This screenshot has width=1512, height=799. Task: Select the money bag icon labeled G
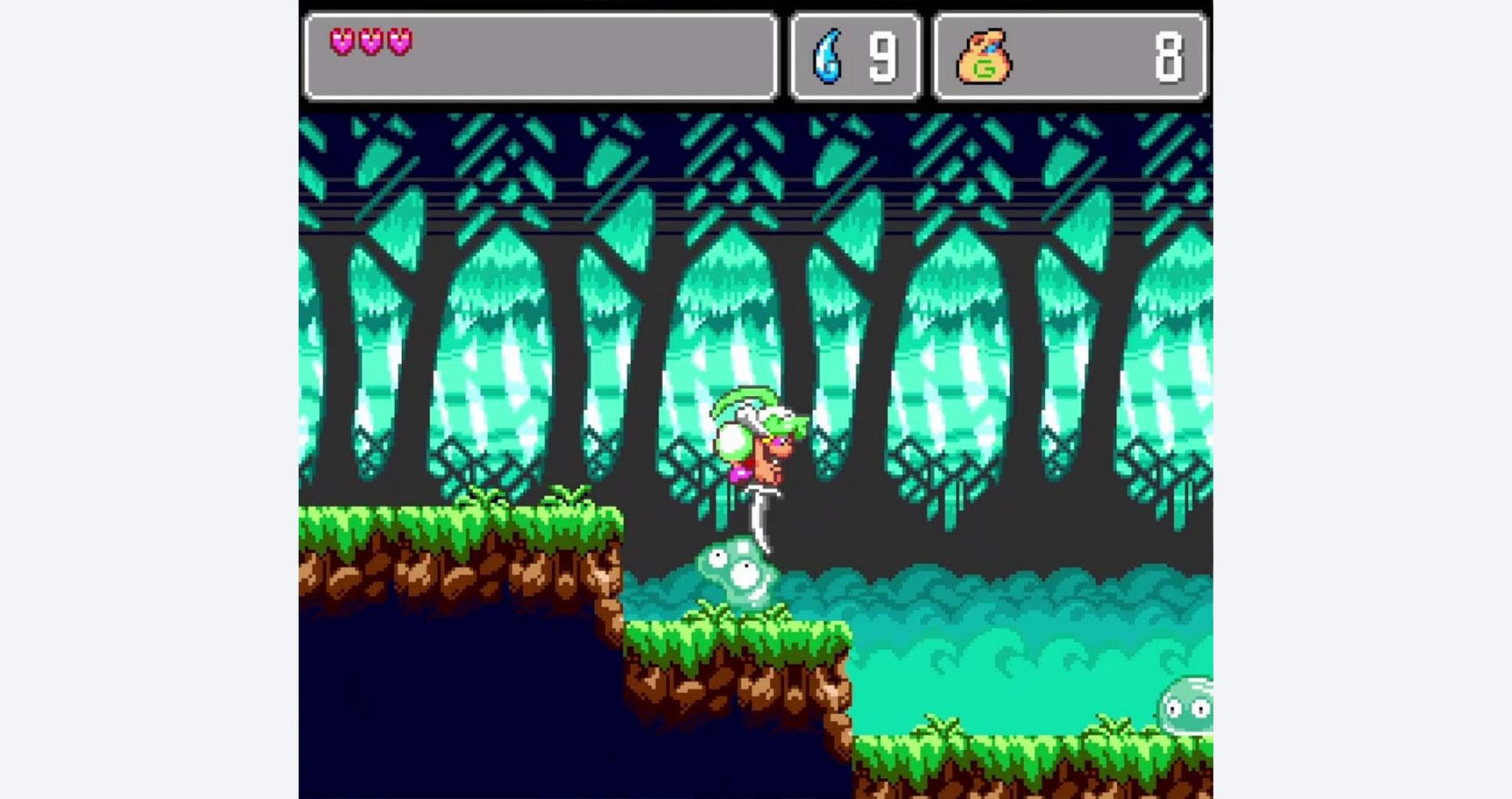pos(981,55)
